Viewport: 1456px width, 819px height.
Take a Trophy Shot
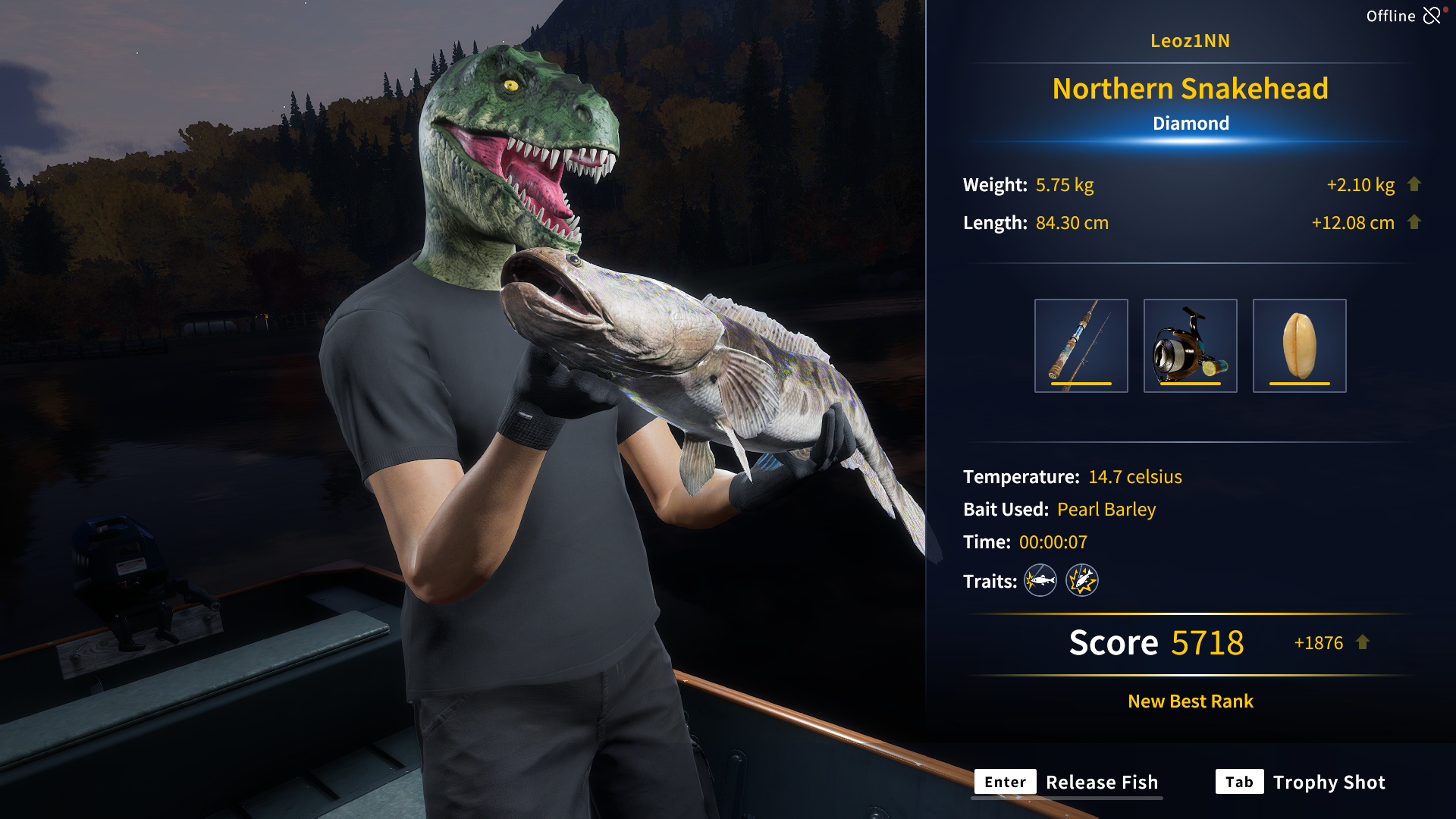tap(1301, 782)
